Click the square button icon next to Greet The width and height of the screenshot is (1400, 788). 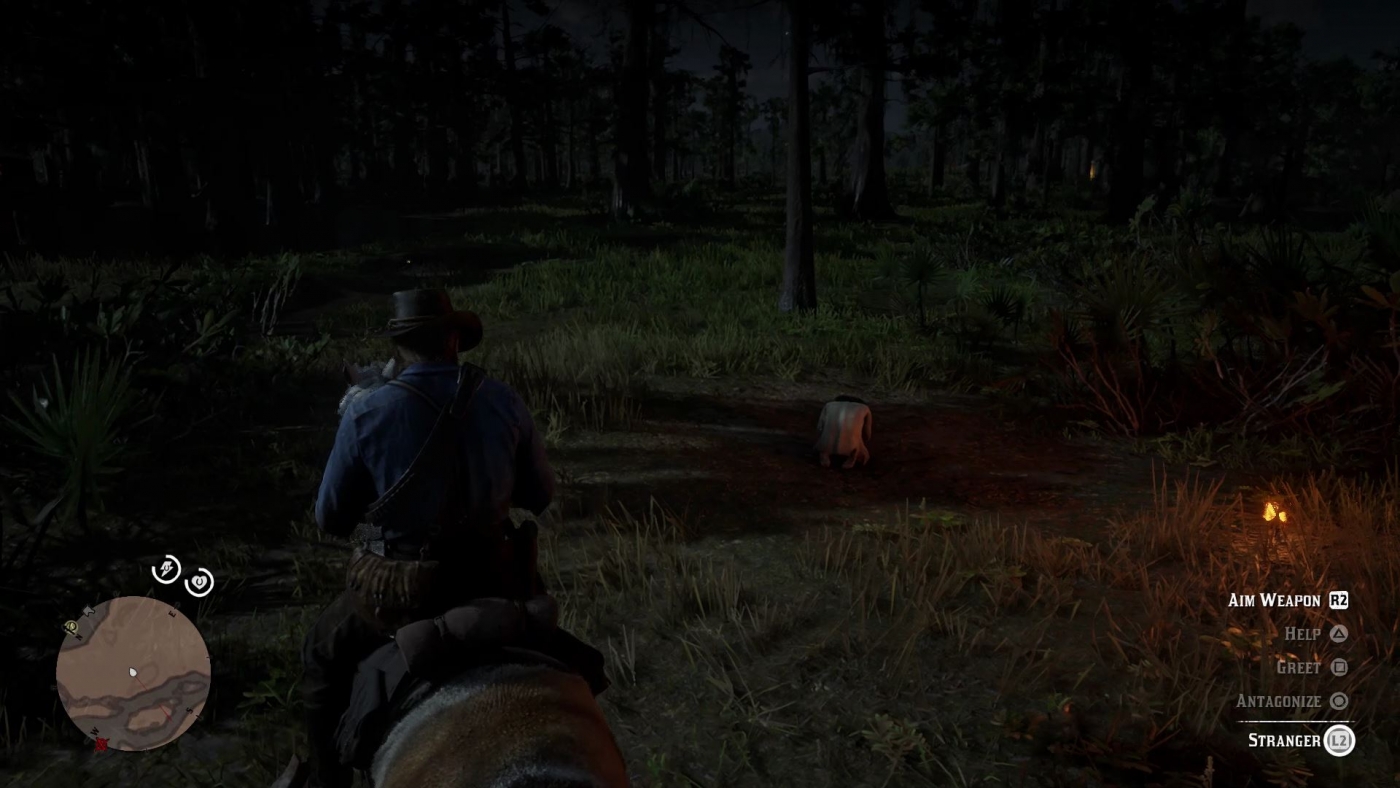(x=1339, y=667)
